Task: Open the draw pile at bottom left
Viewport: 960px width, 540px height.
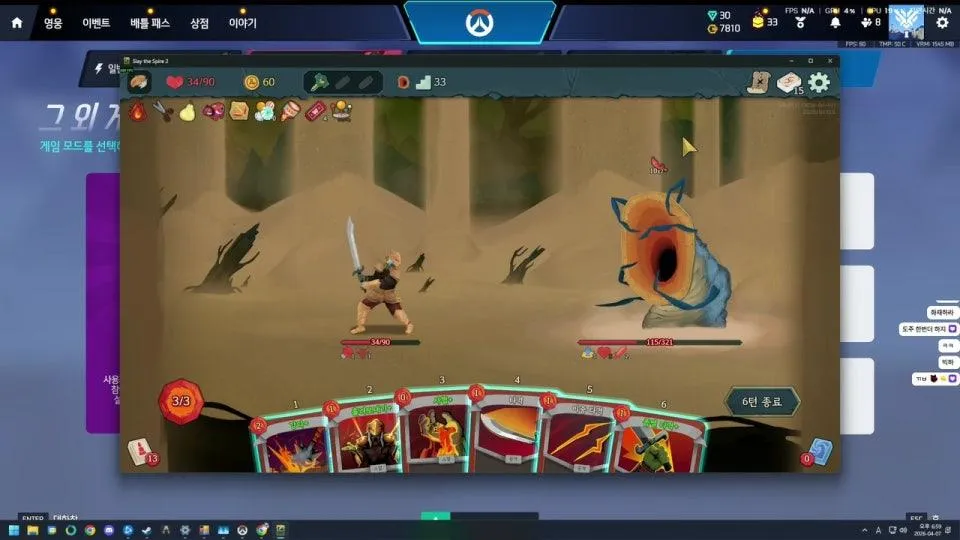Action: (x=139, y=452)
